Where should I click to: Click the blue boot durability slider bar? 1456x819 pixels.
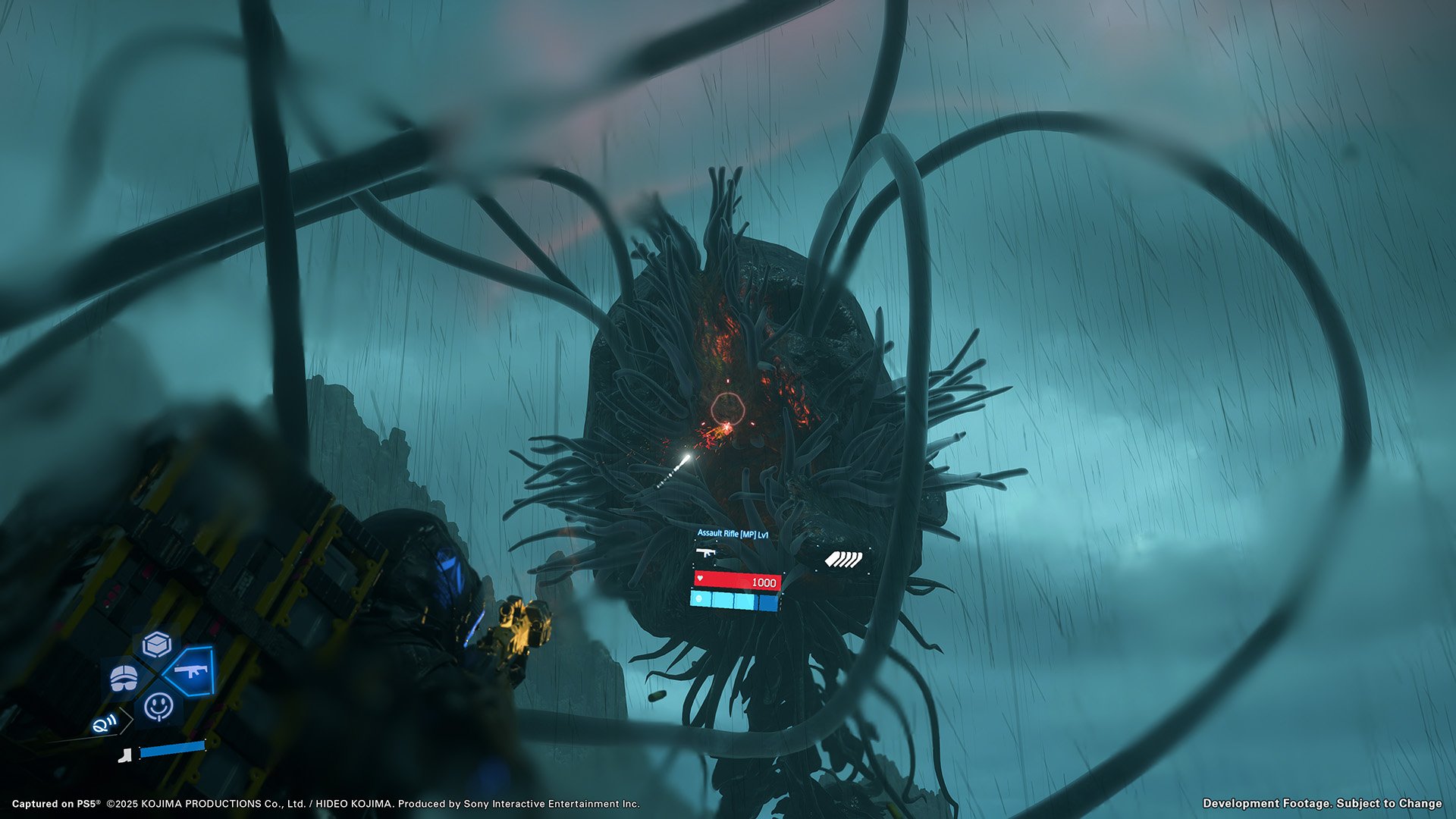pyautogui.click(x=173, y=749)
